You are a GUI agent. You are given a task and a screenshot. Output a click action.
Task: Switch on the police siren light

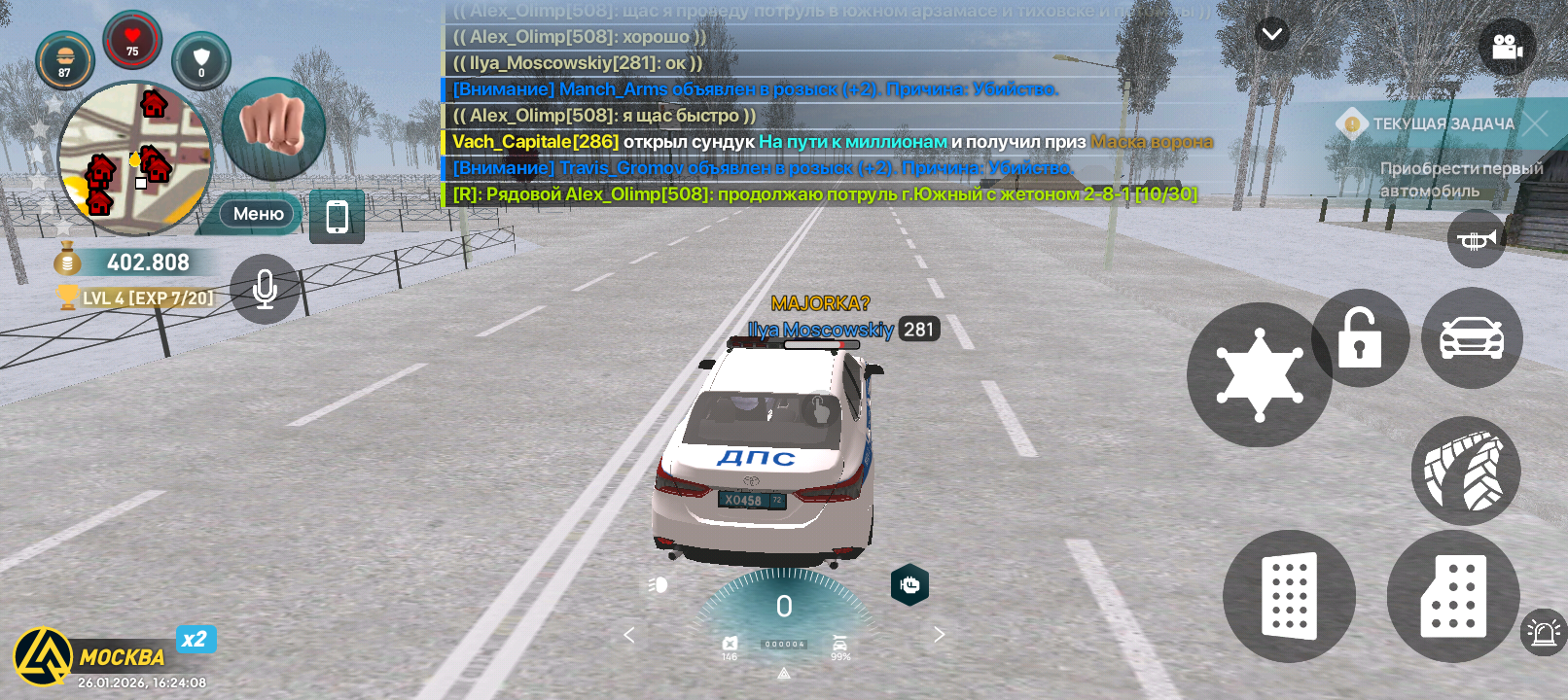tap(1544, 633)
